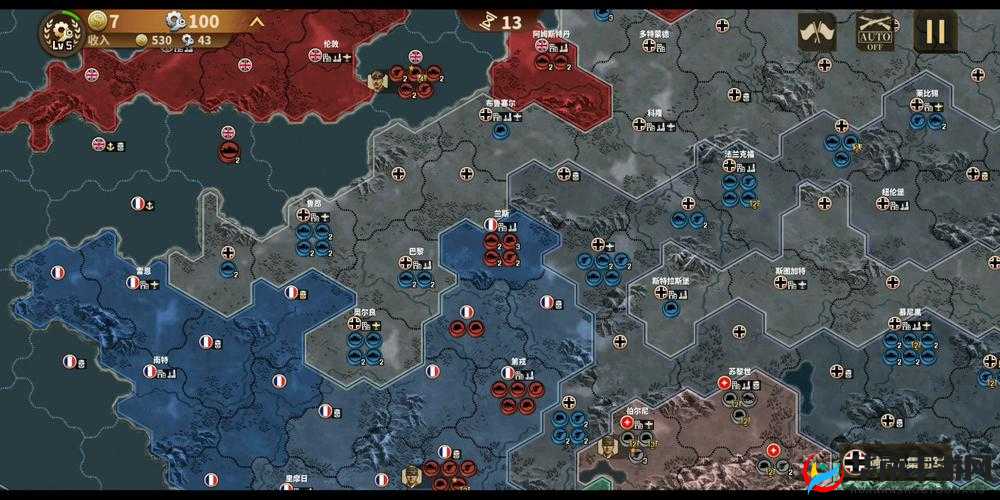This screenshot has height=500, width=1000.
Task: Open the crossed flags diplomacy button
Action: [x=817, y=33]
